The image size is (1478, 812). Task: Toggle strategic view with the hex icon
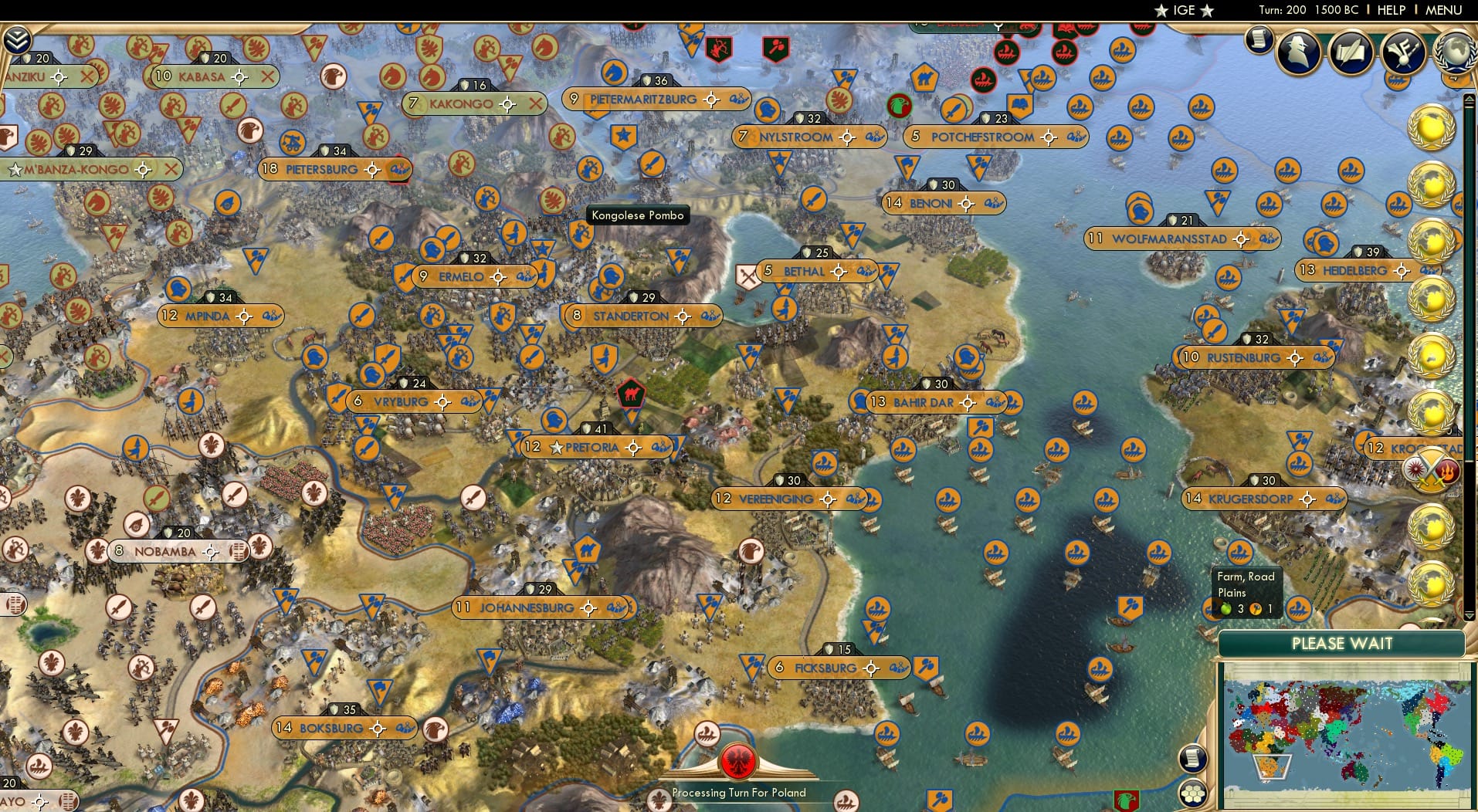1195,792
